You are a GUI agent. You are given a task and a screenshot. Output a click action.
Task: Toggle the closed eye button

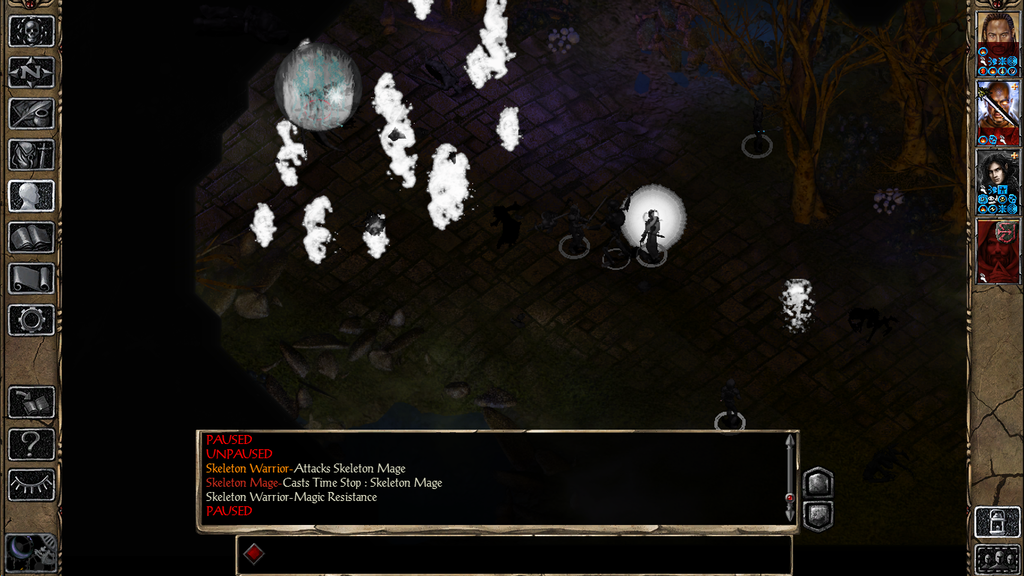coord(31,485)
